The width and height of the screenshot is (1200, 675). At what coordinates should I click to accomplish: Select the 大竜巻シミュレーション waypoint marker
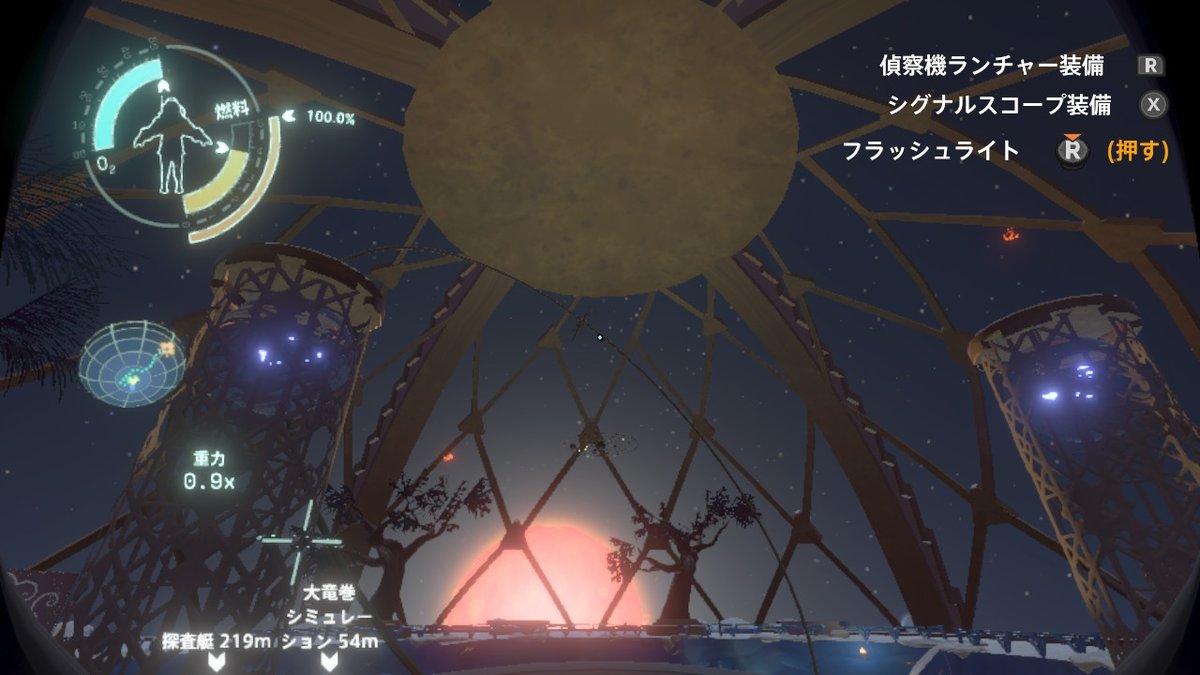[x=329, y=660]
